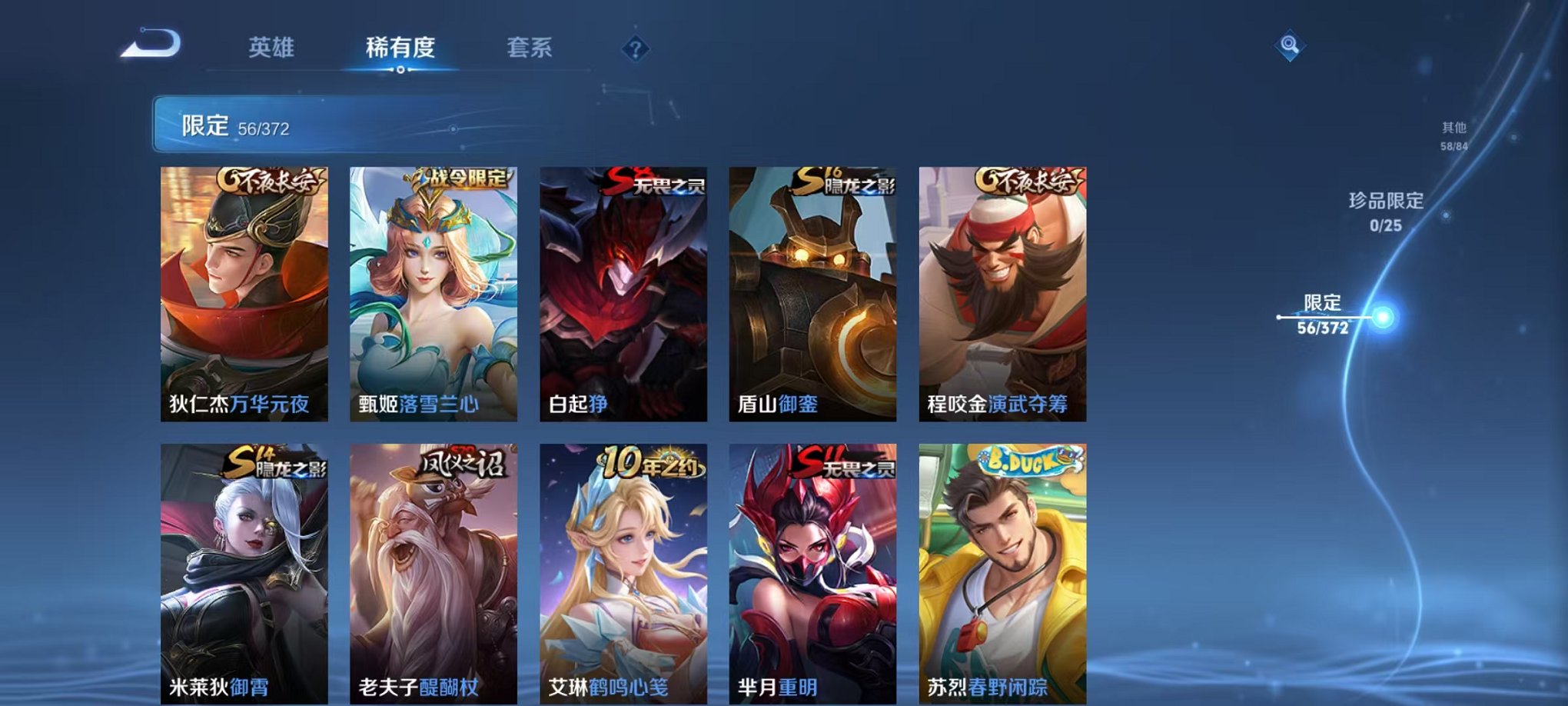Switch to the 英雄 tab
Viewport: 1568px width, 706px height.
(x=273, y=48)
